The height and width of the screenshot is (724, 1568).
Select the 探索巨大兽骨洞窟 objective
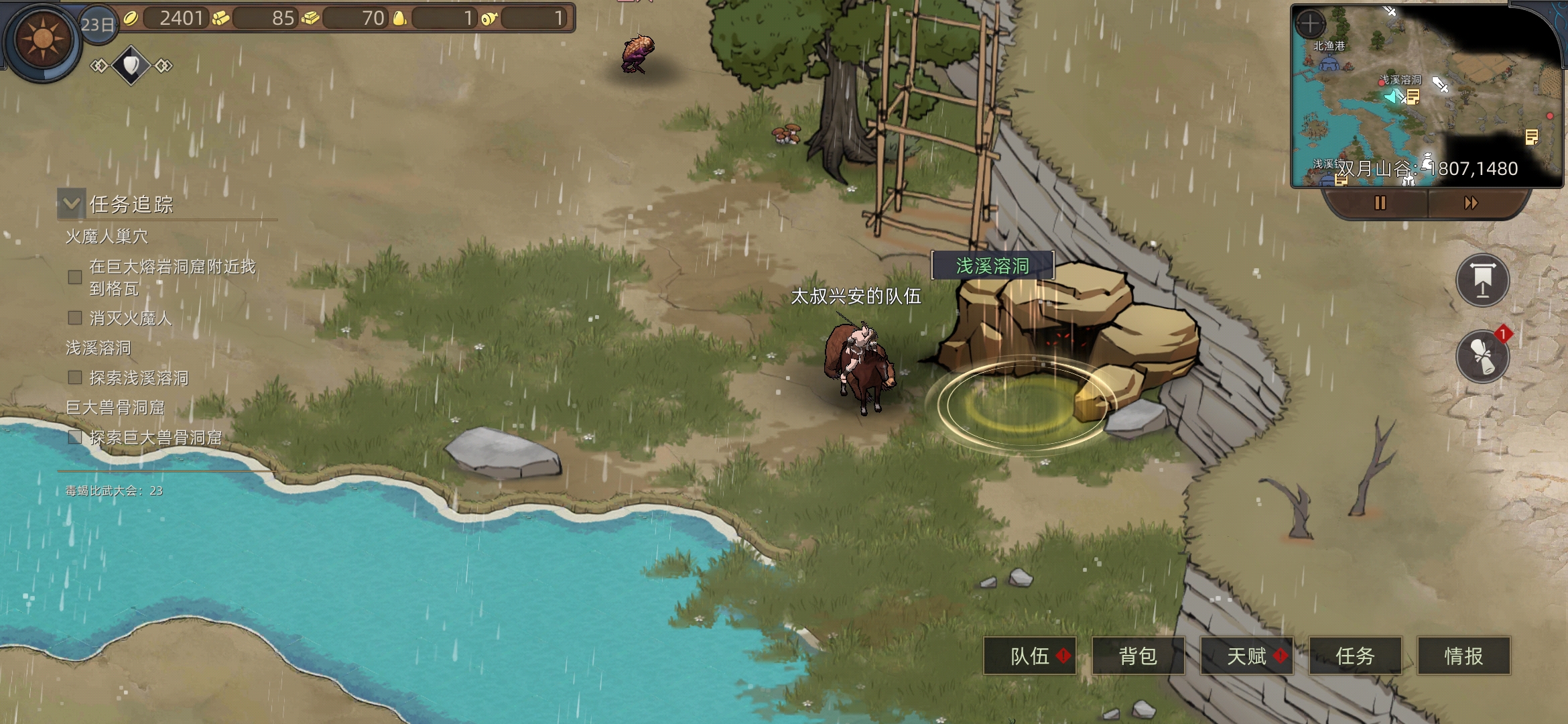click(155, 438)
